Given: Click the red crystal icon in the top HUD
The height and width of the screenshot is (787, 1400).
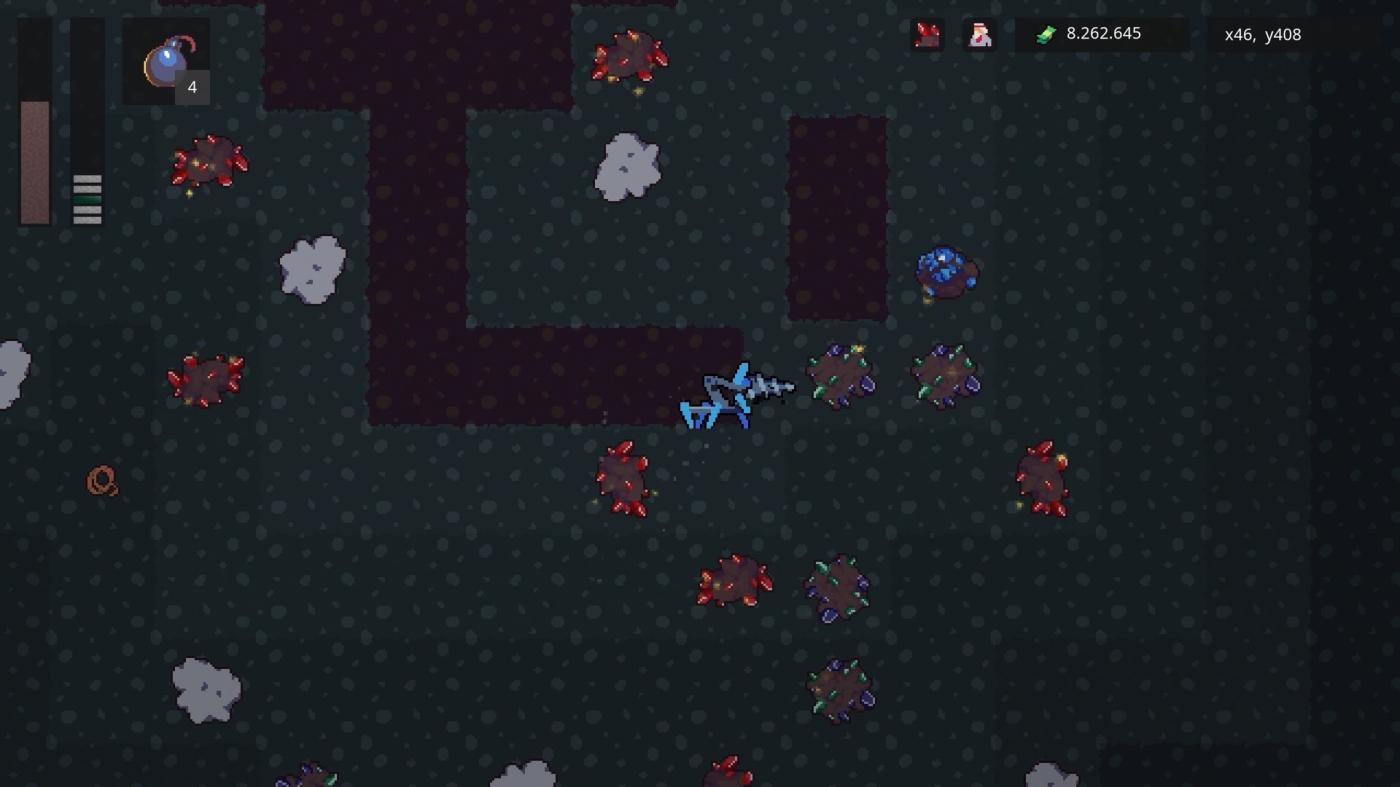Looking at the screenshot, I should click(925, 34).
